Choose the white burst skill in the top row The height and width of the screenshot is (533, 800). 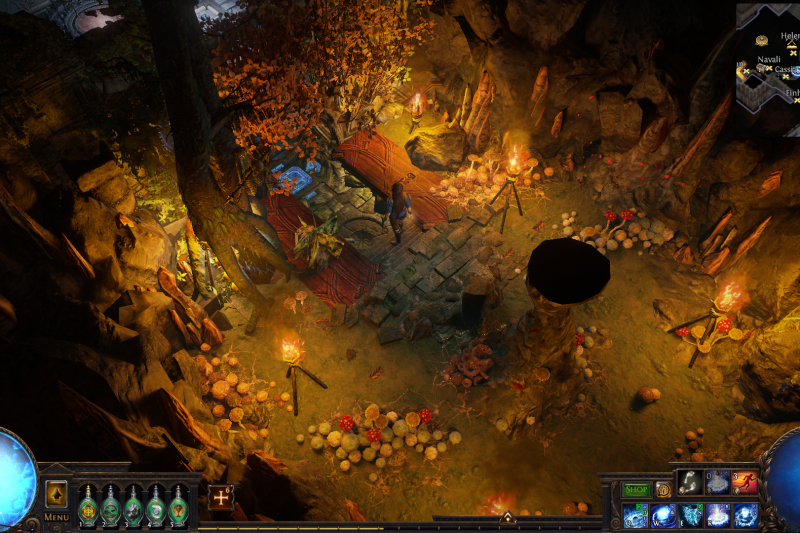pos(718,482)
